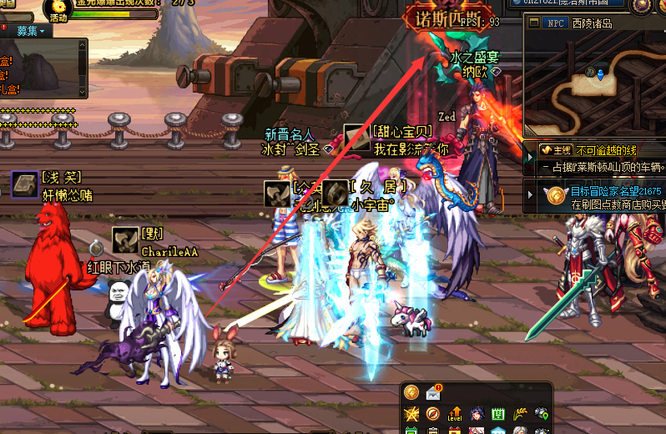Open the green calendar icon
The image size is (666, 434).
[x=498, y=414]
